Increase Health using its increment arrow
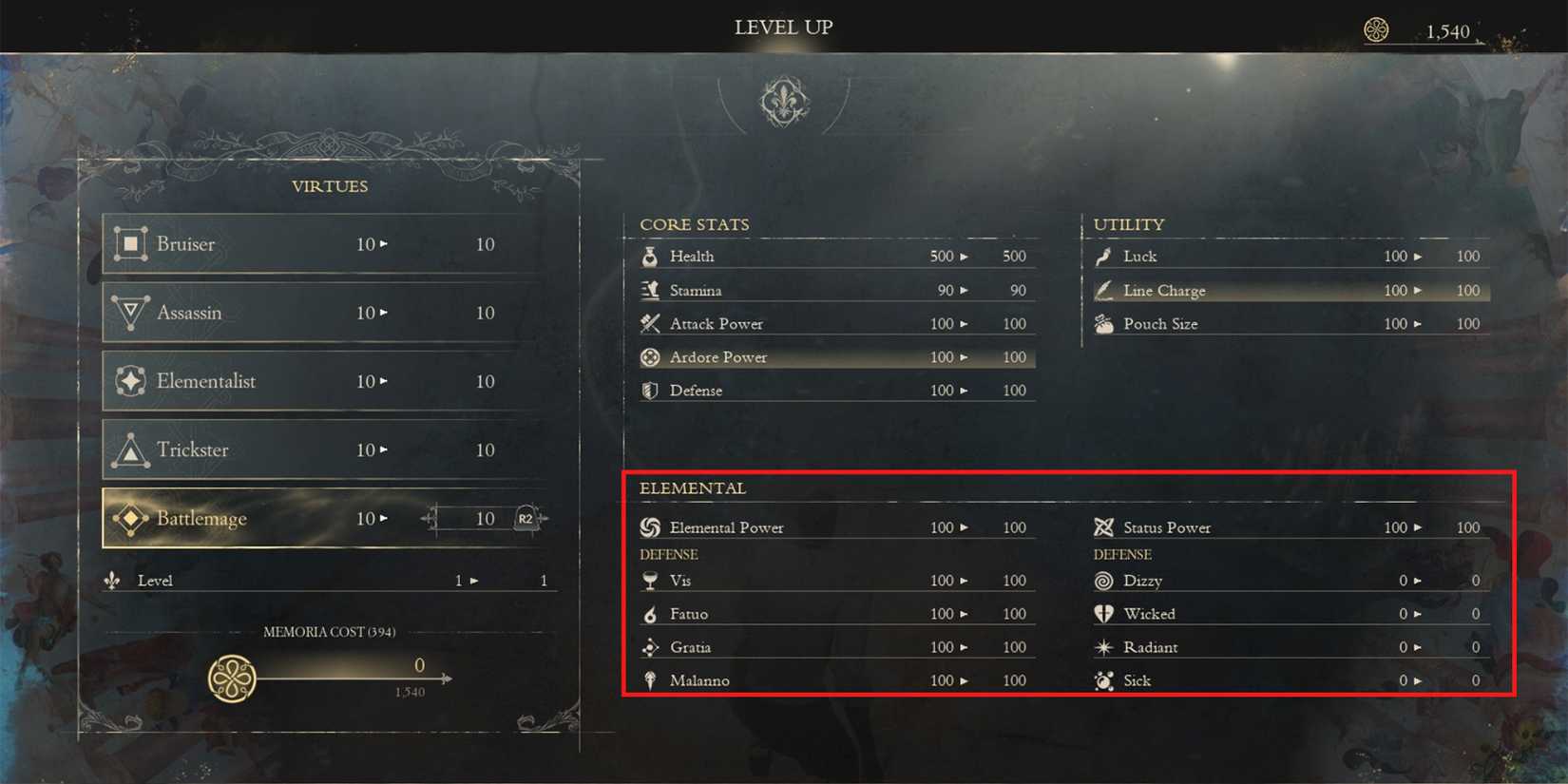This screenshot has width=1568, height=784. pyautogui.click(x=965, y=256)
